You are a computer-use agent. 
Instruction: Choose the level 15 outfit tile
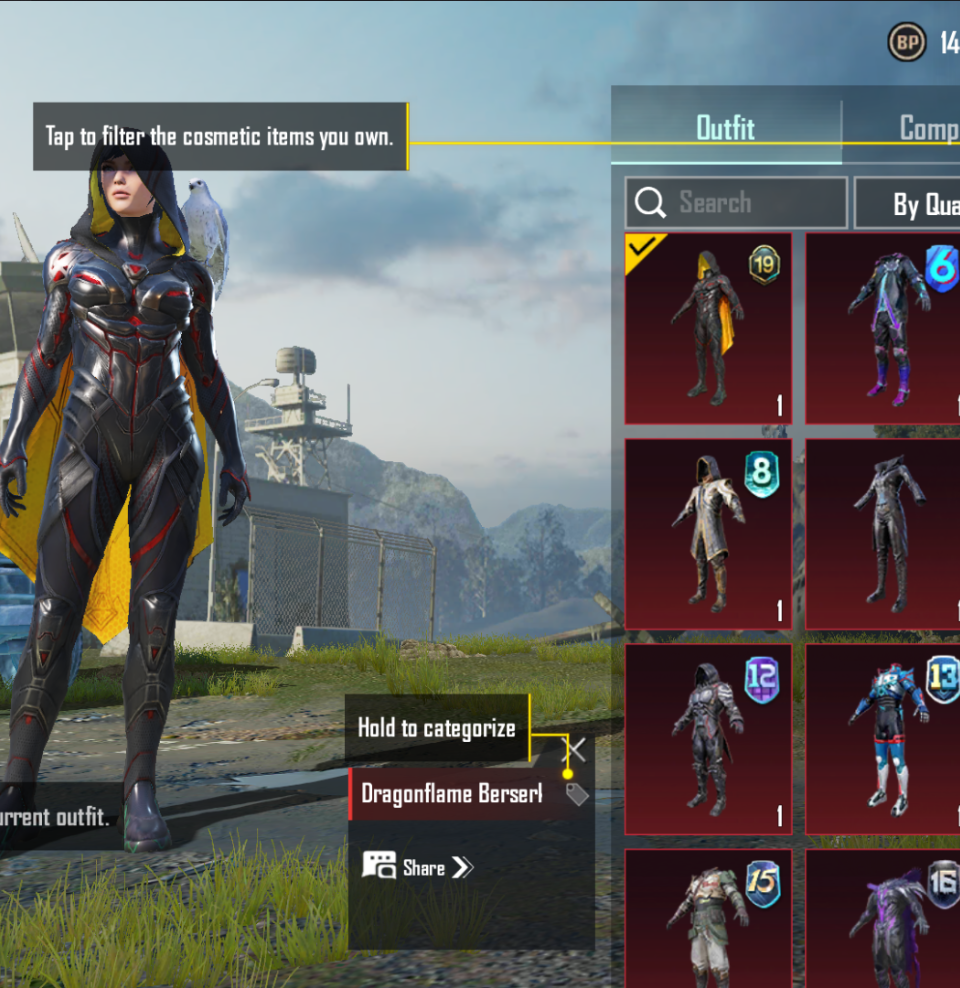pyautogui.click(x=708, y=918)
